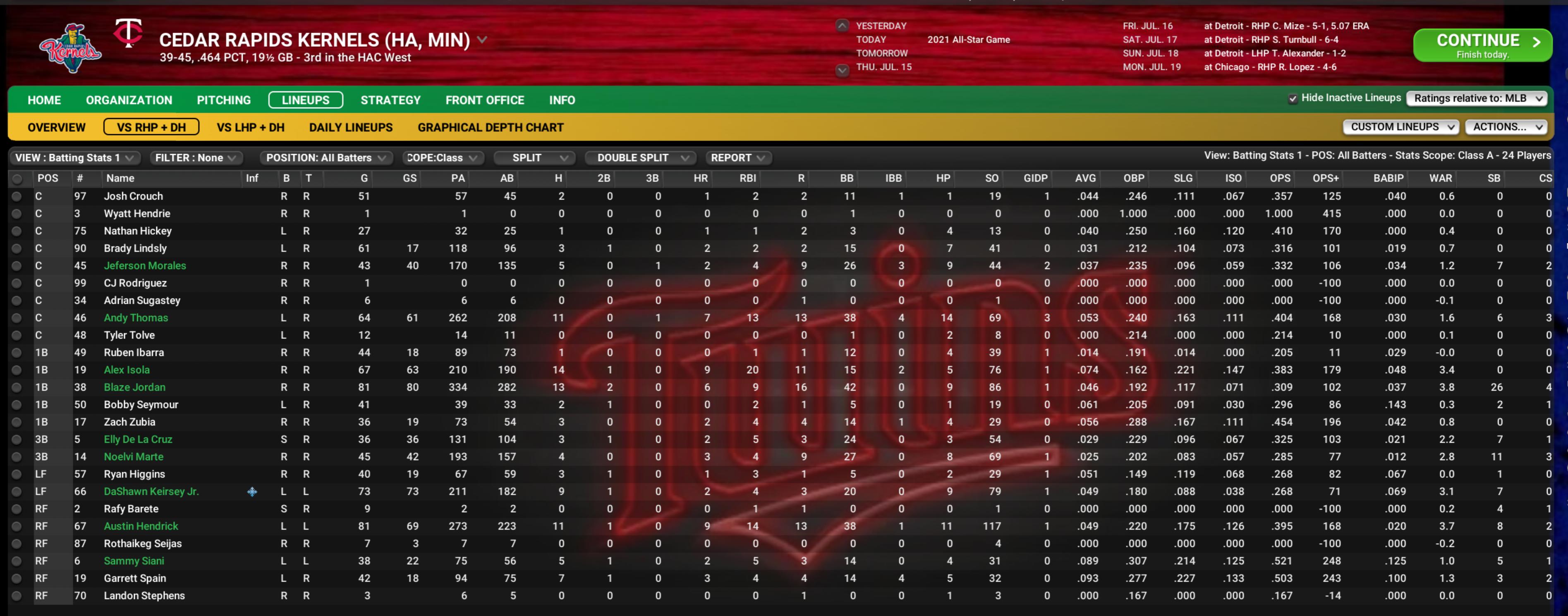The height and width of the screenshot is (616, 1568).
Task: Choose the Position All Batters dropdown
Action: (326, 158)
